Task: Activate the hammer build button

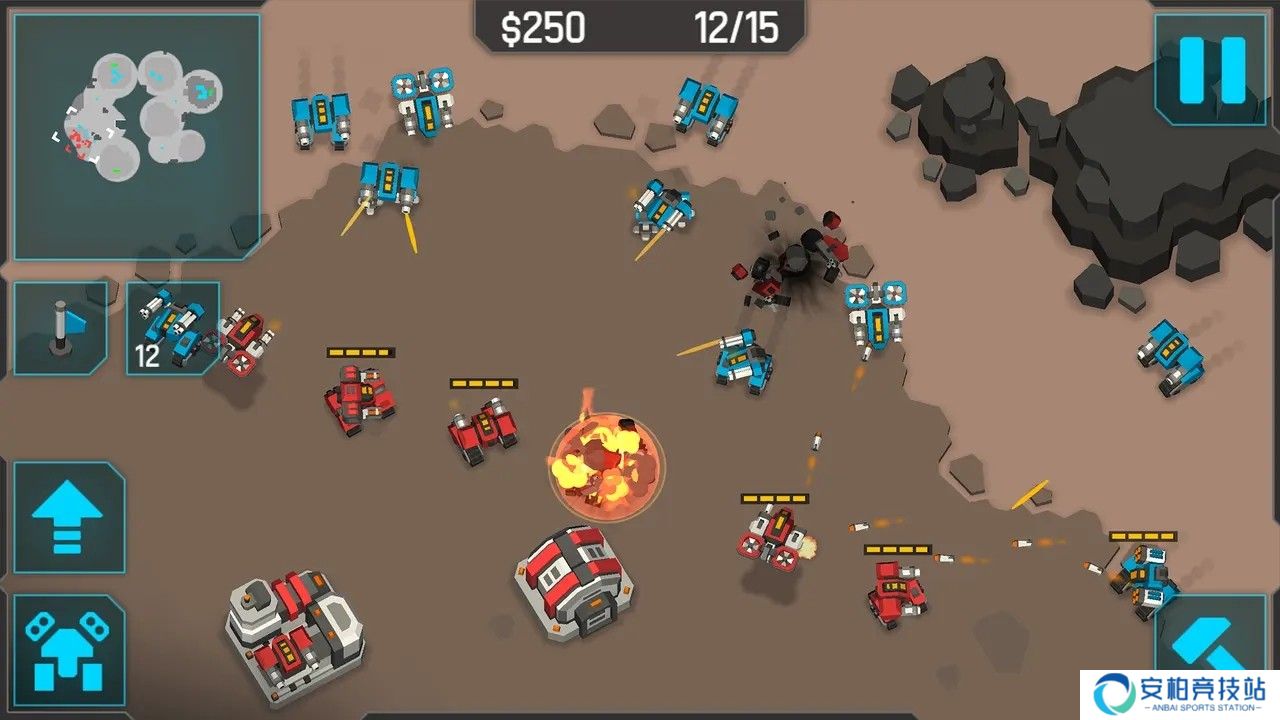Action: pos(1210,650)
